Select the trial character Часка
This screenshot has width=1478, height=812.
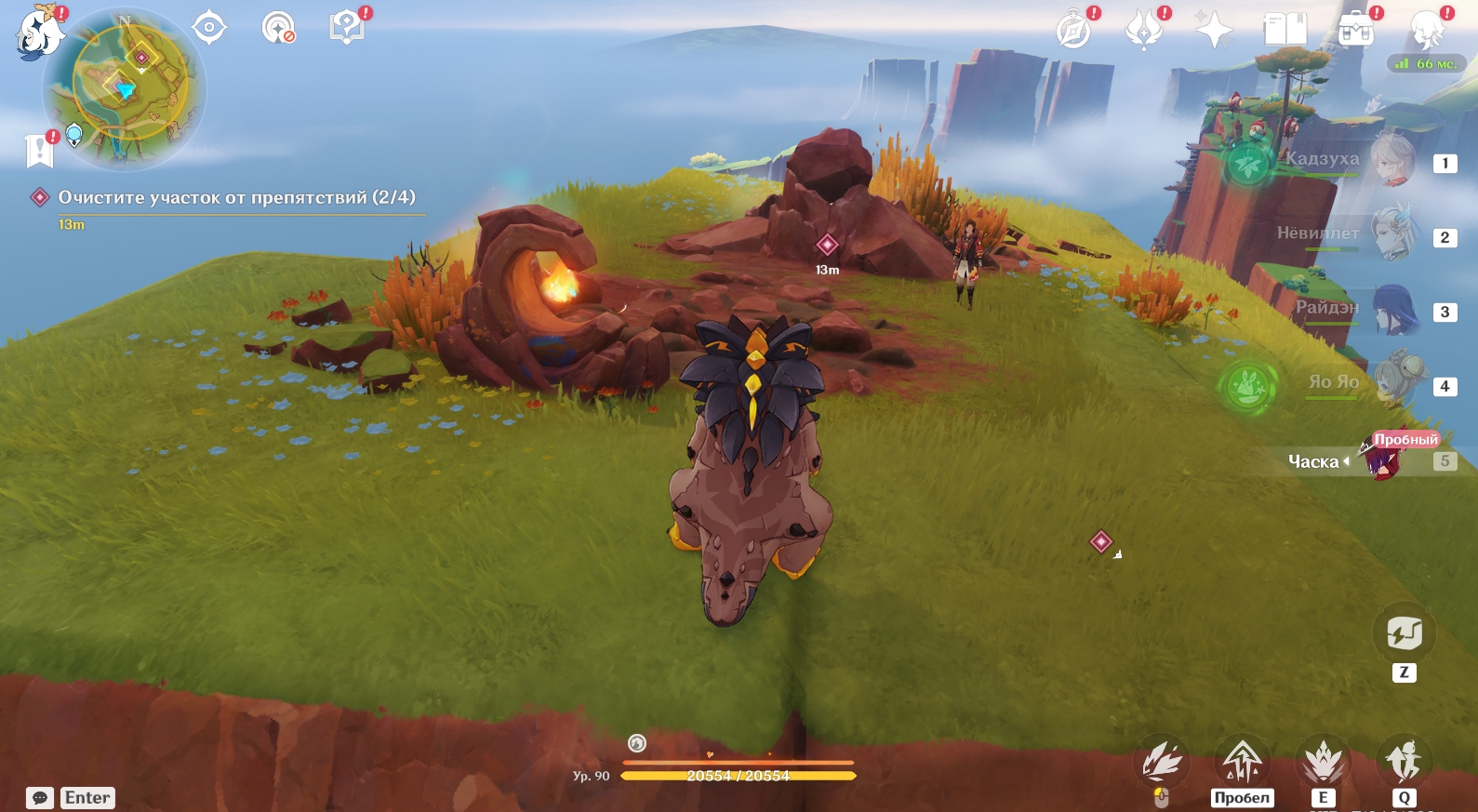click(x=1382, y=459)
